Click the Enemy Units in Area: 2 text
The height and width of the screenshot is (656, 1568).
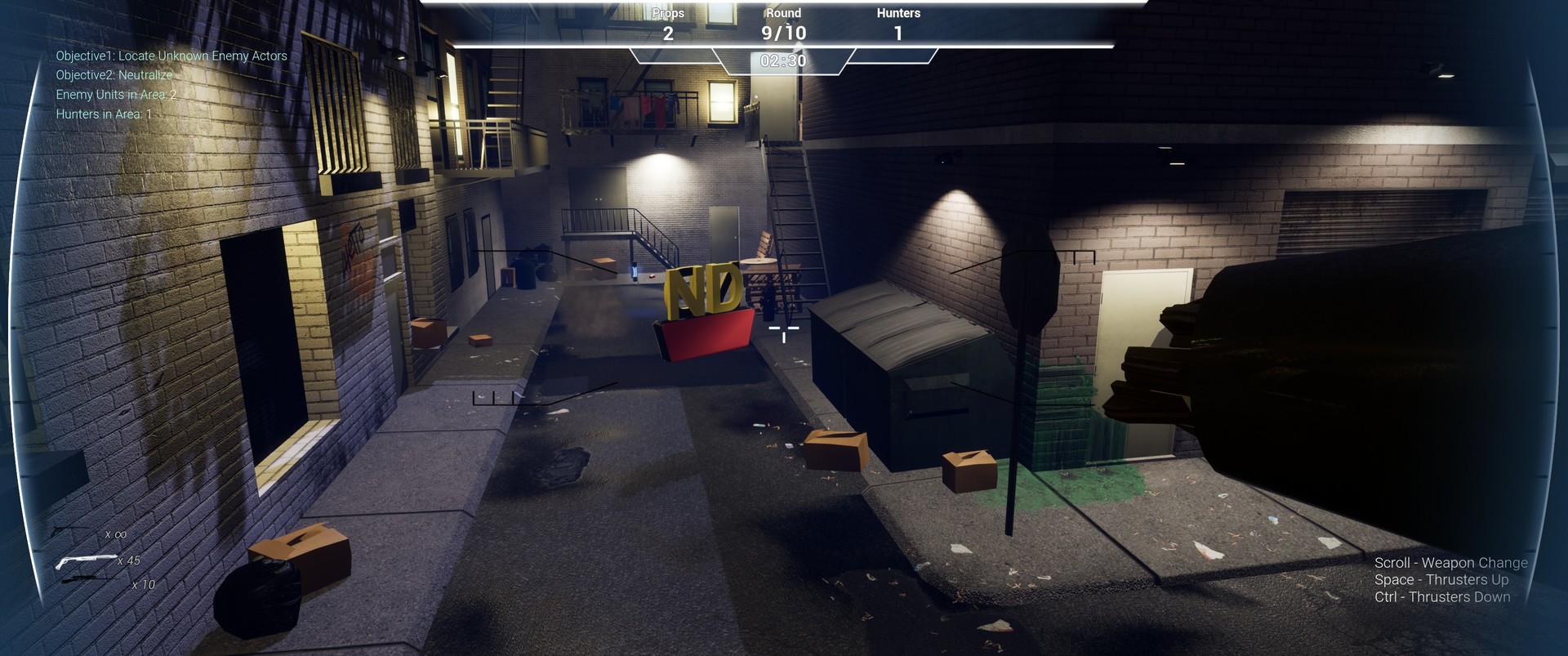pos(118,94)
